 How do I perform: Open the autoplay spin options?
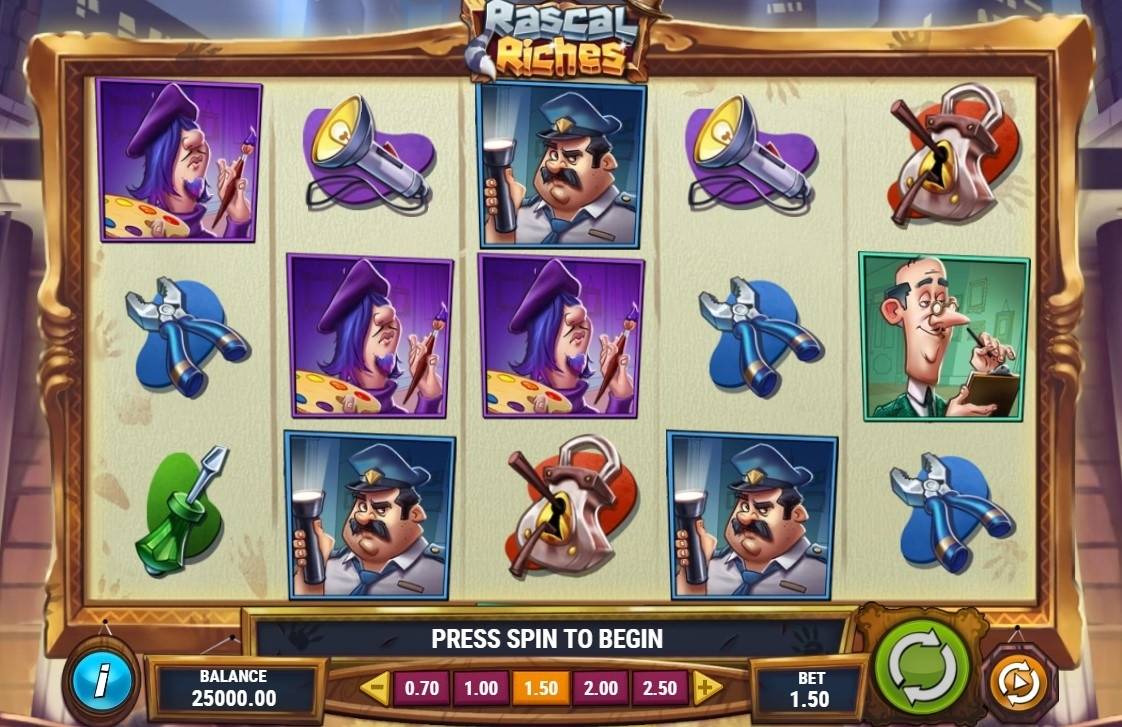click(1017, 683)
